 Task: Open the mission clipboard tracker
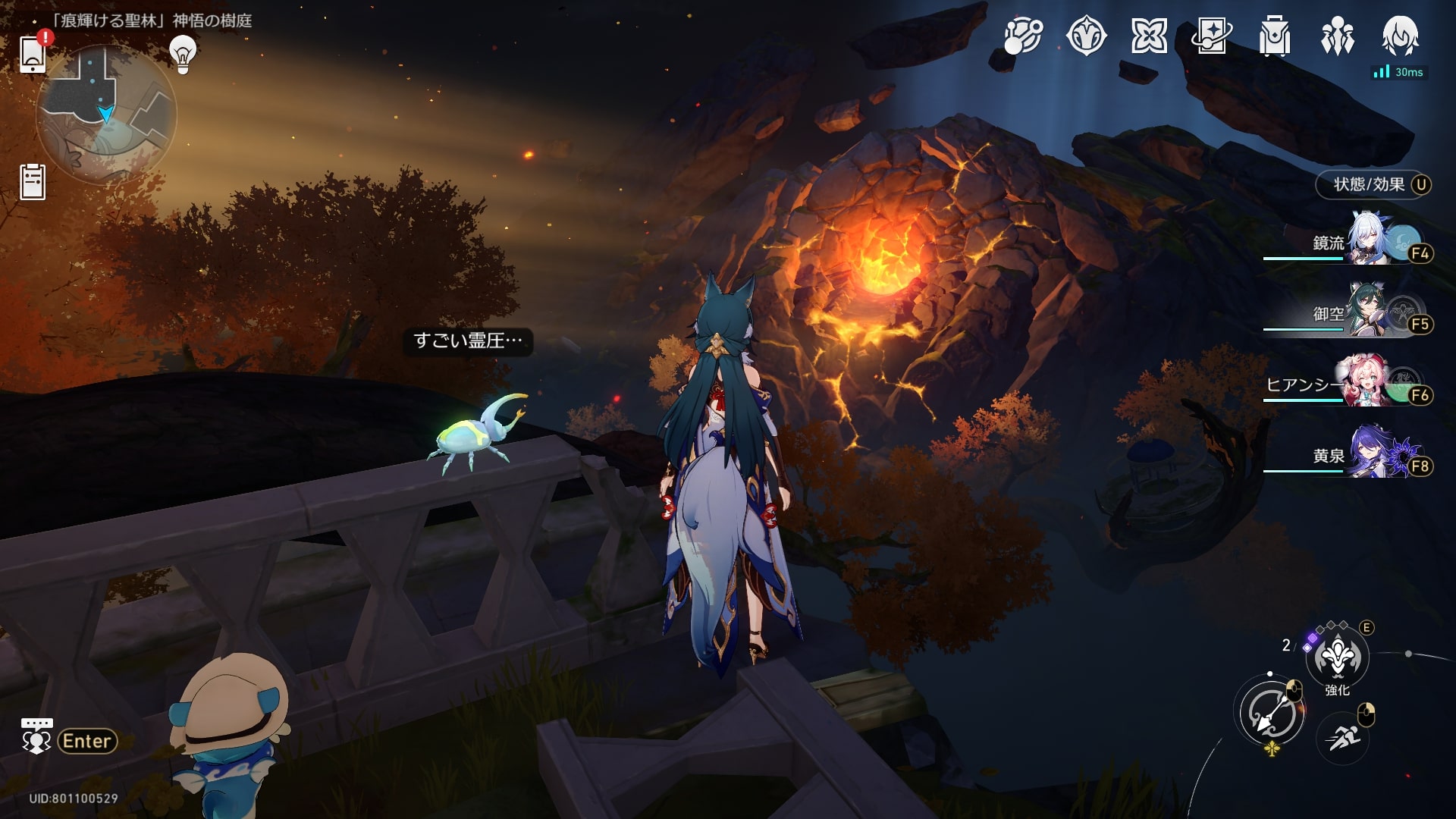pos(33,182)
